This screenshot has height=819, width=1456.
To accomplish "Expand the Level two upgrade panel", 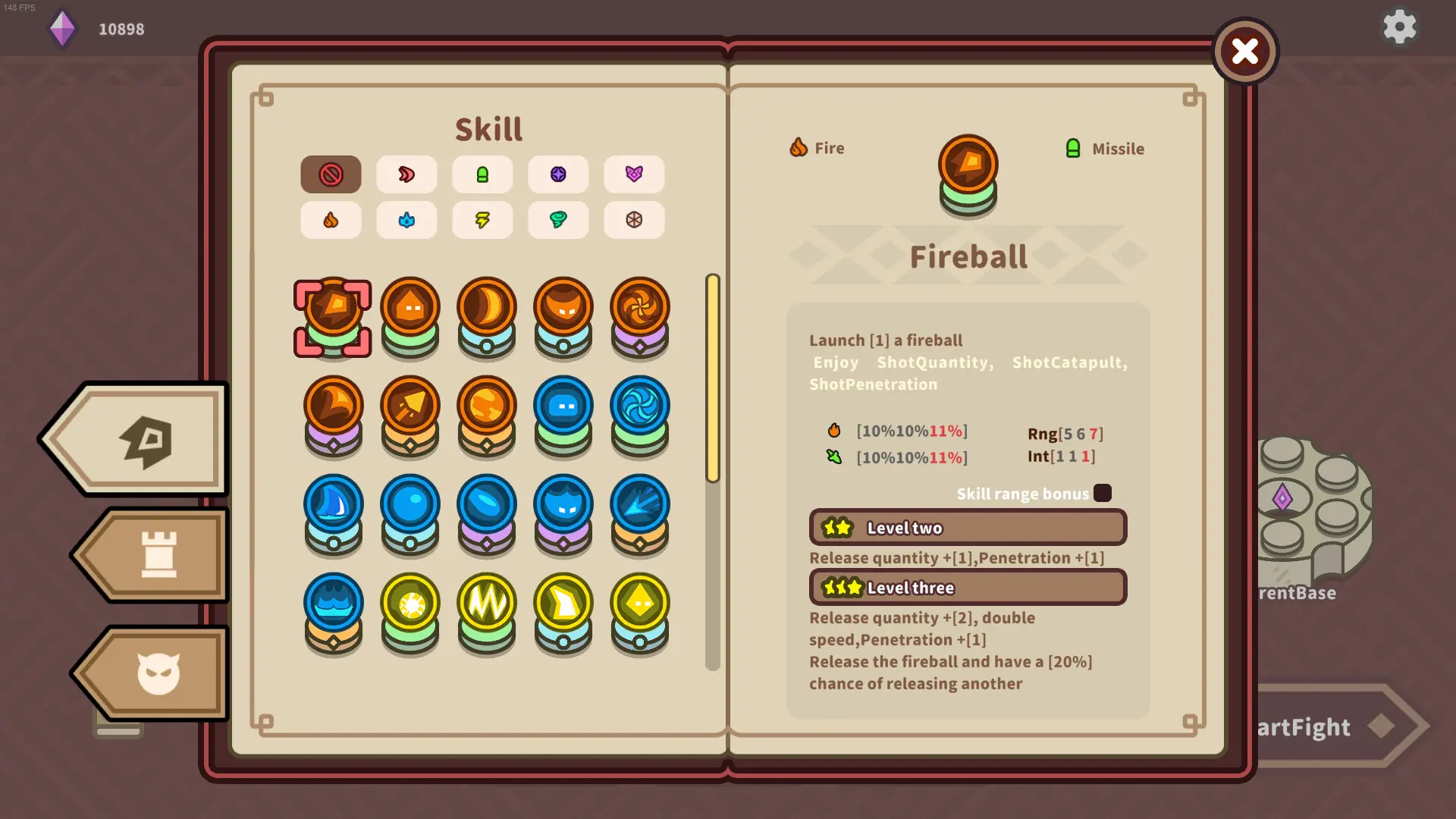I will tap(968, 527).
